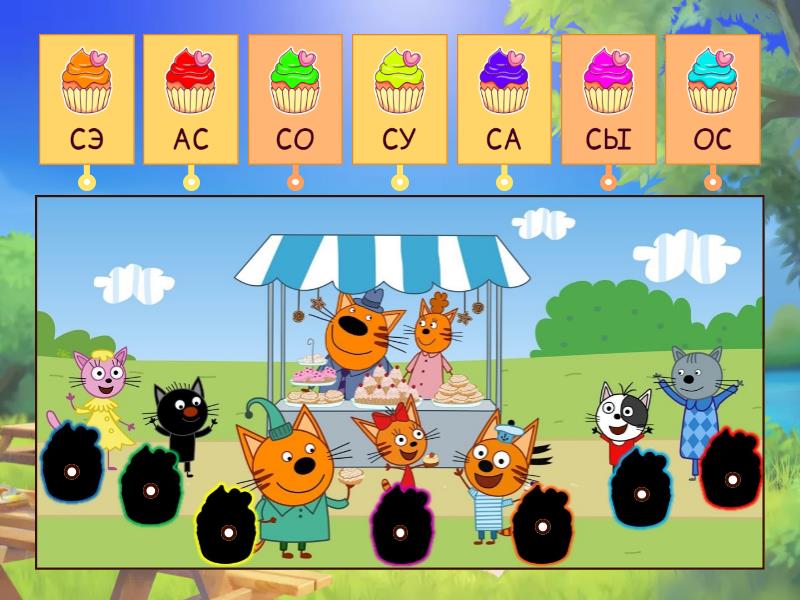The width and height of the screenshot is (800, 600).
Task: Choose the green cupcake card labeled СО
Action: (295, 99)
